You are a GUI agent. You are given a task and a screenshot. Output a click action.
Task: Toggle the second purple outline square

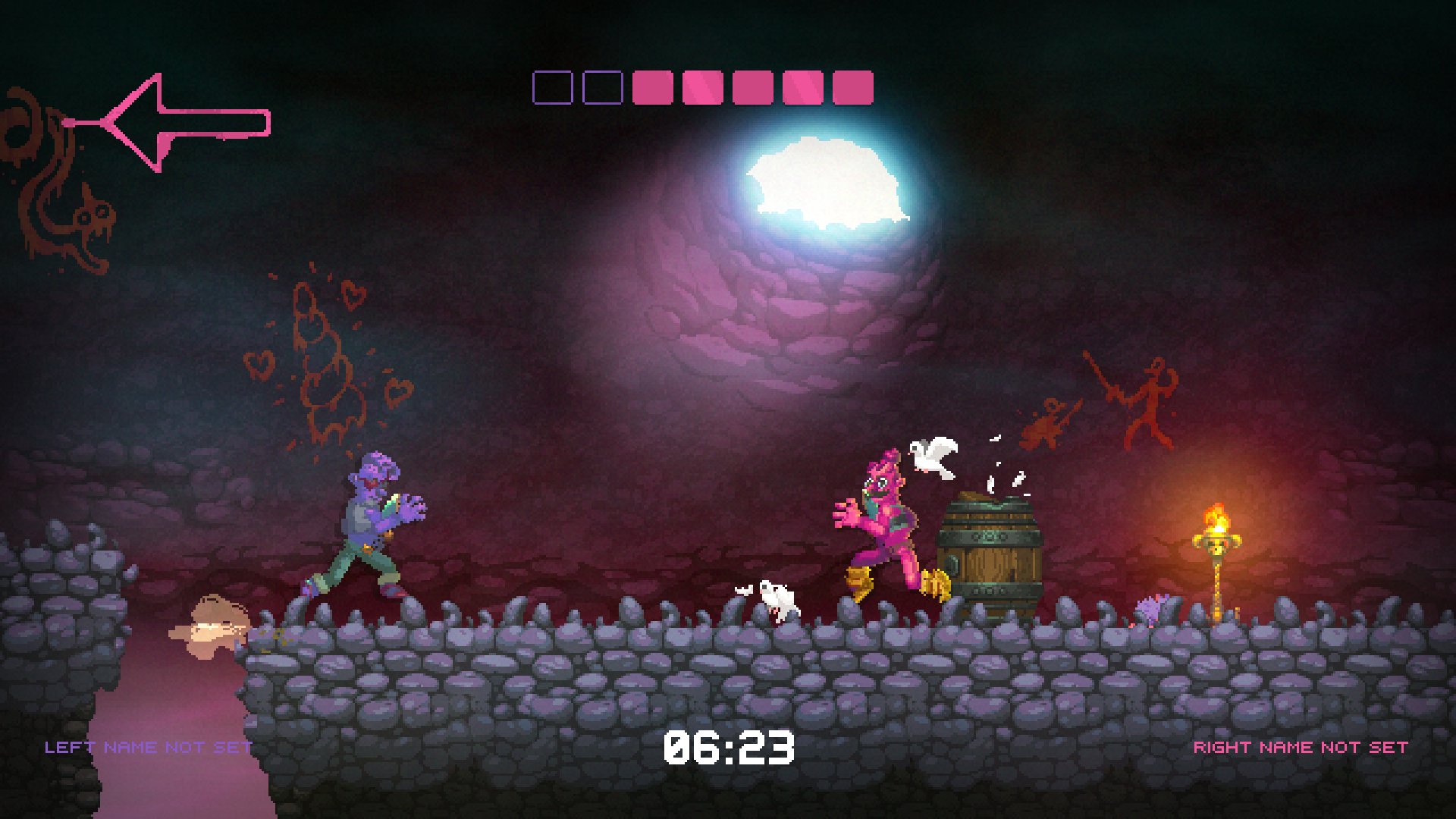[x=603, y=89]
